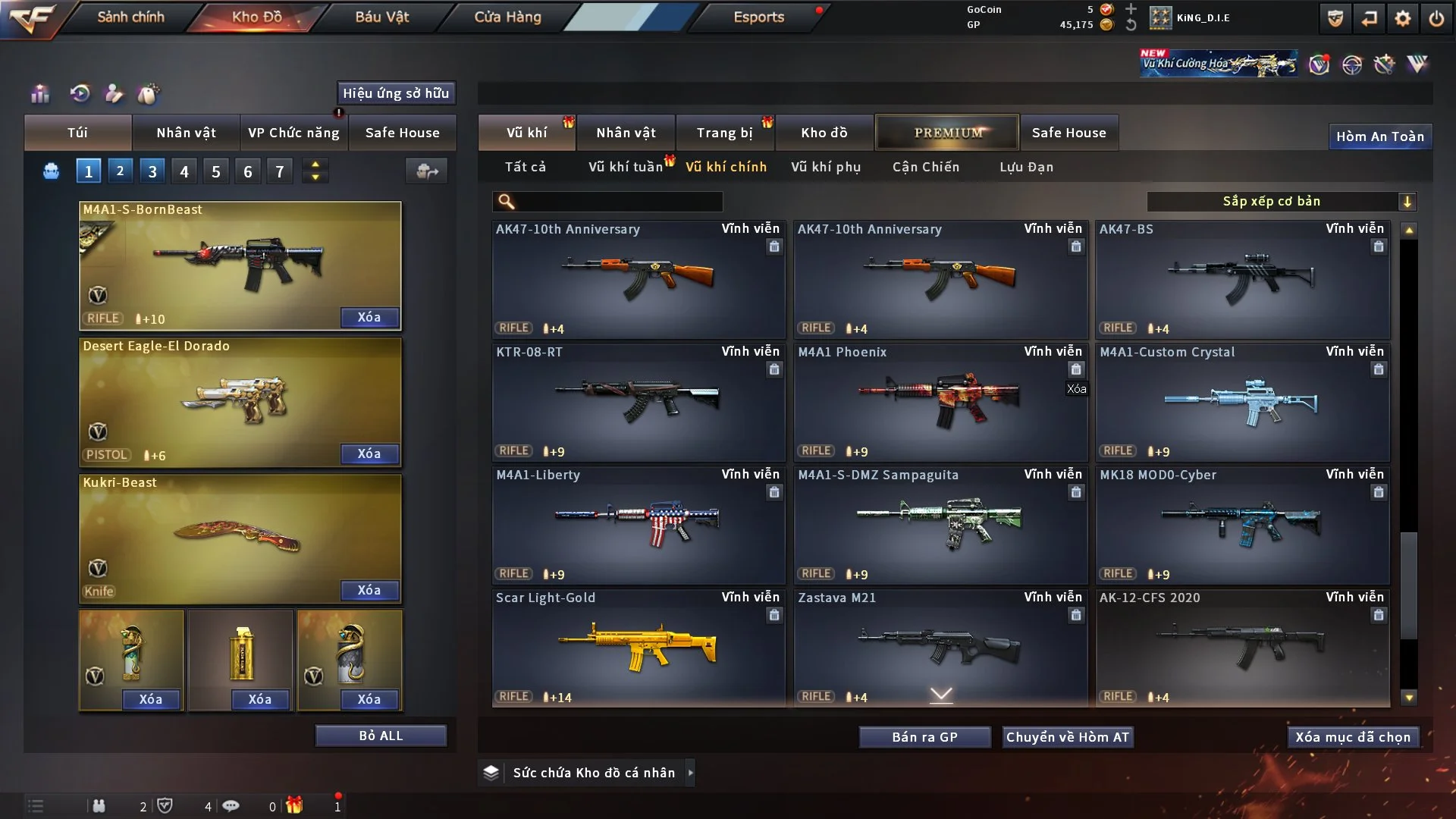The height and width of the screenshot is (819, 1456).
Task: Remove the Desert Eagle-El Dorado with Xóa
Action: click(369, 453)
